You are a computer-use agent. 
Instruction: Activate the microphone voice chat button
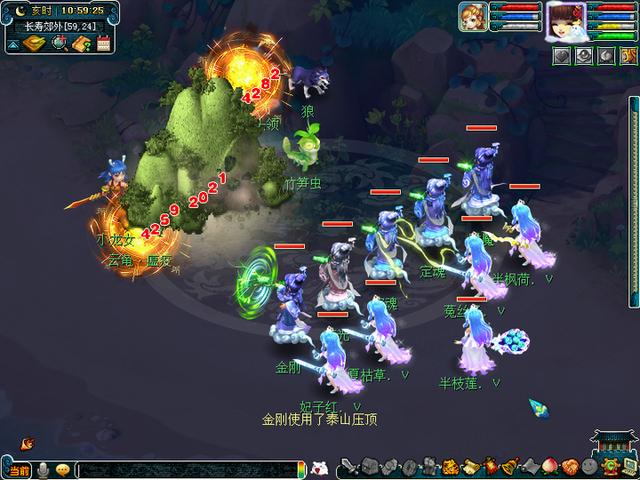pos(44,470)
